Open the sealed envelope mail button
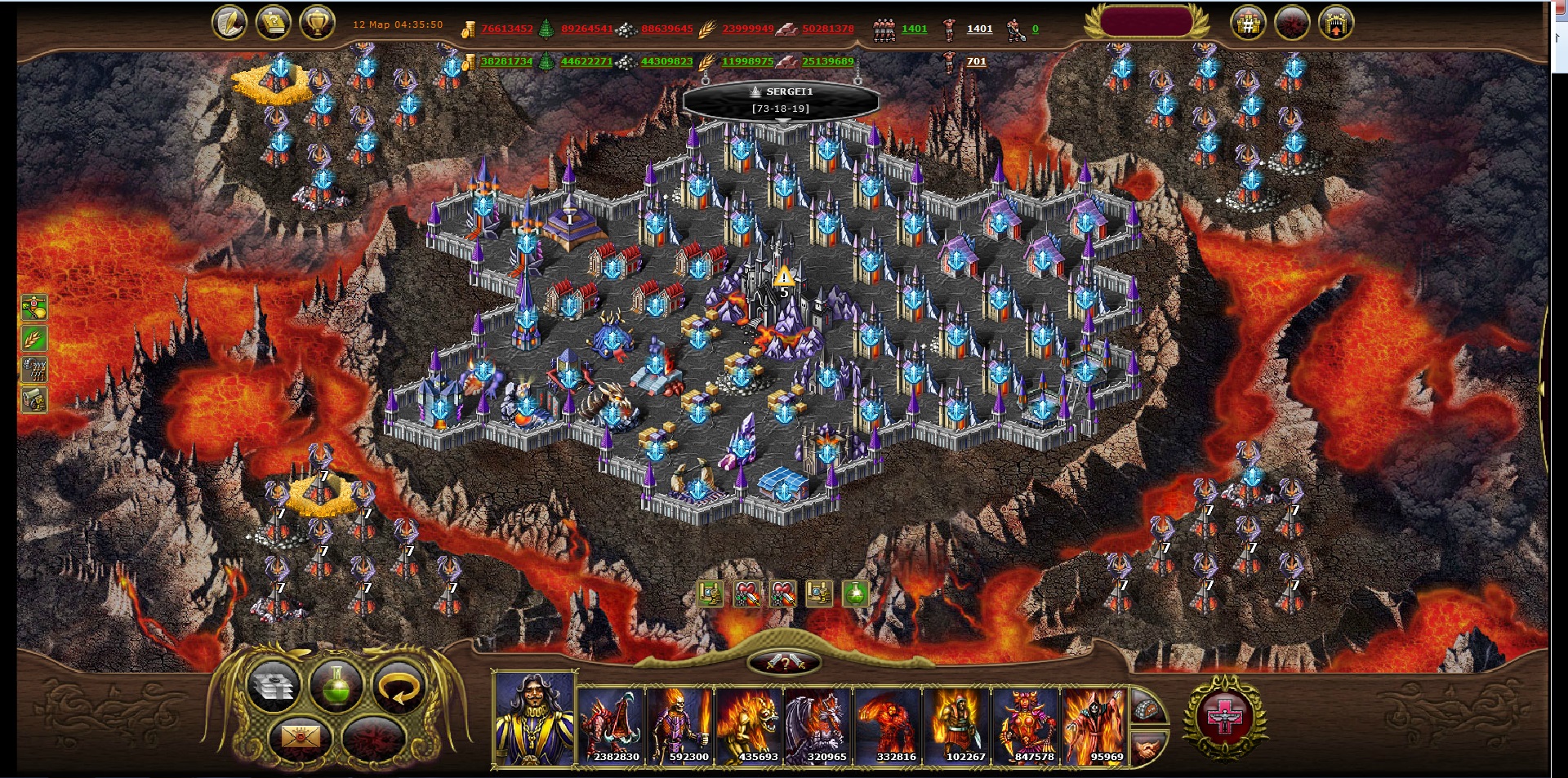The width and height of the screenshot is (1568, 778). point(300,737)
